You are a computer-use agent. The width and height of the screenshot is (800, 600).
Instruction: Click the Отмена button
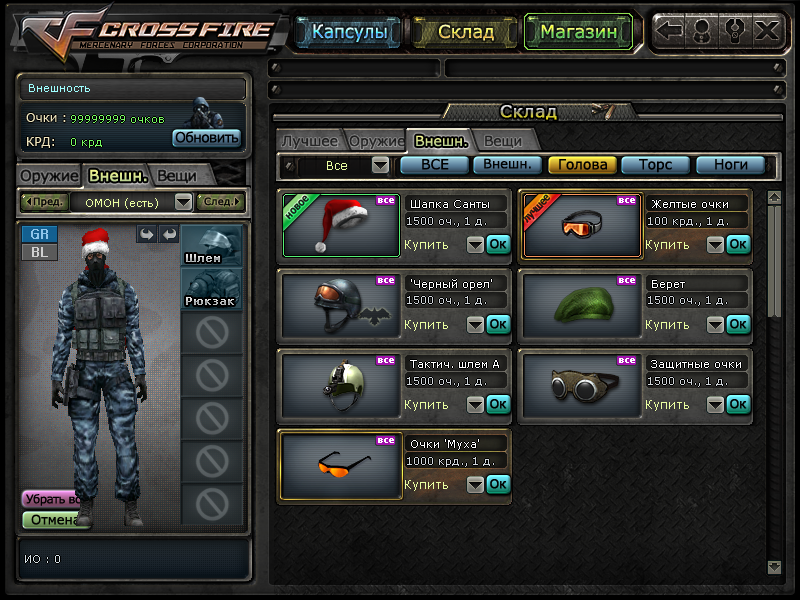52,519
